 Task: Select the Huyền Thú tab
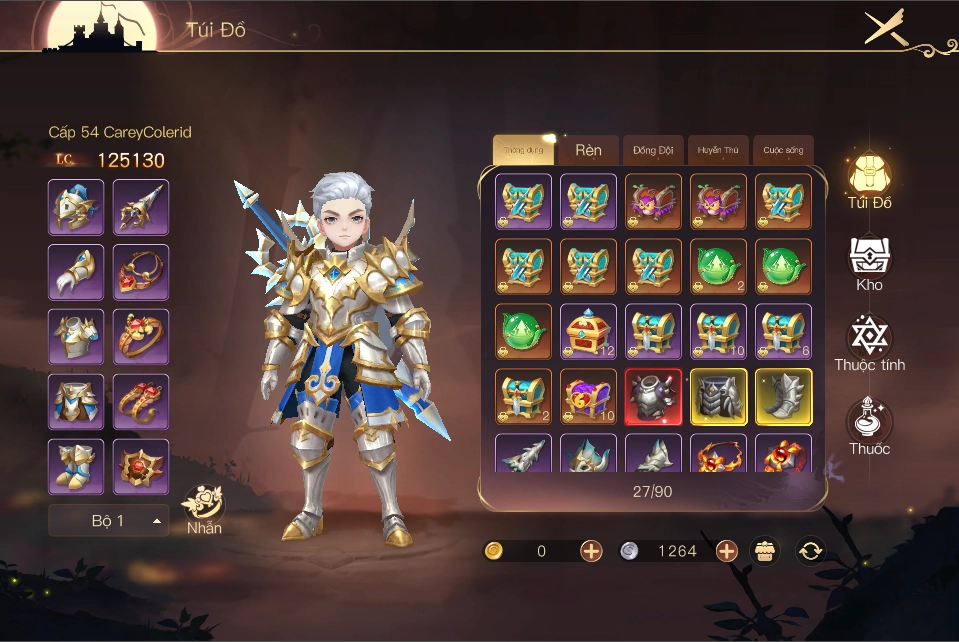pyautogui.click(x=718, y=150)
